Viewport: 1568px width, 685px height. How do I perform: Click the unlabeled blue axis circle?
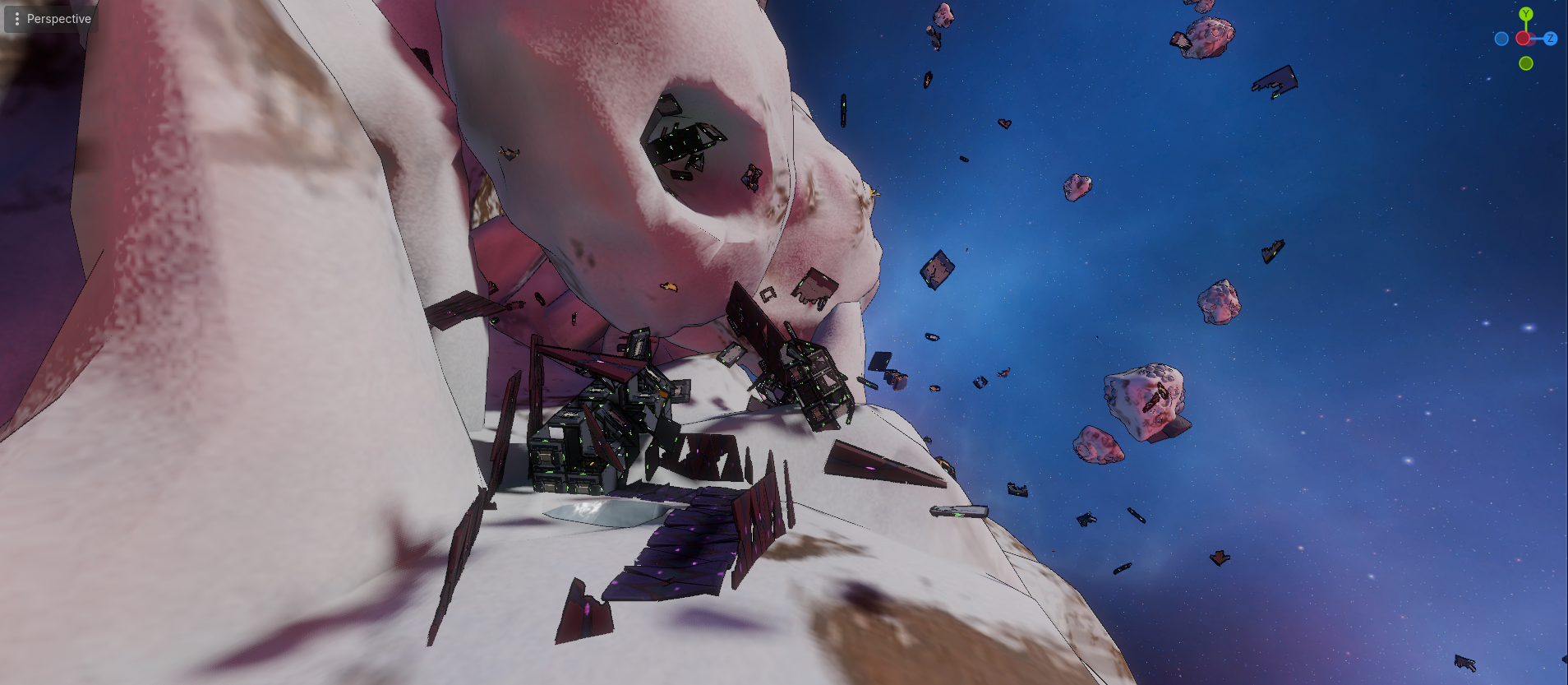tap(1501, 39)
